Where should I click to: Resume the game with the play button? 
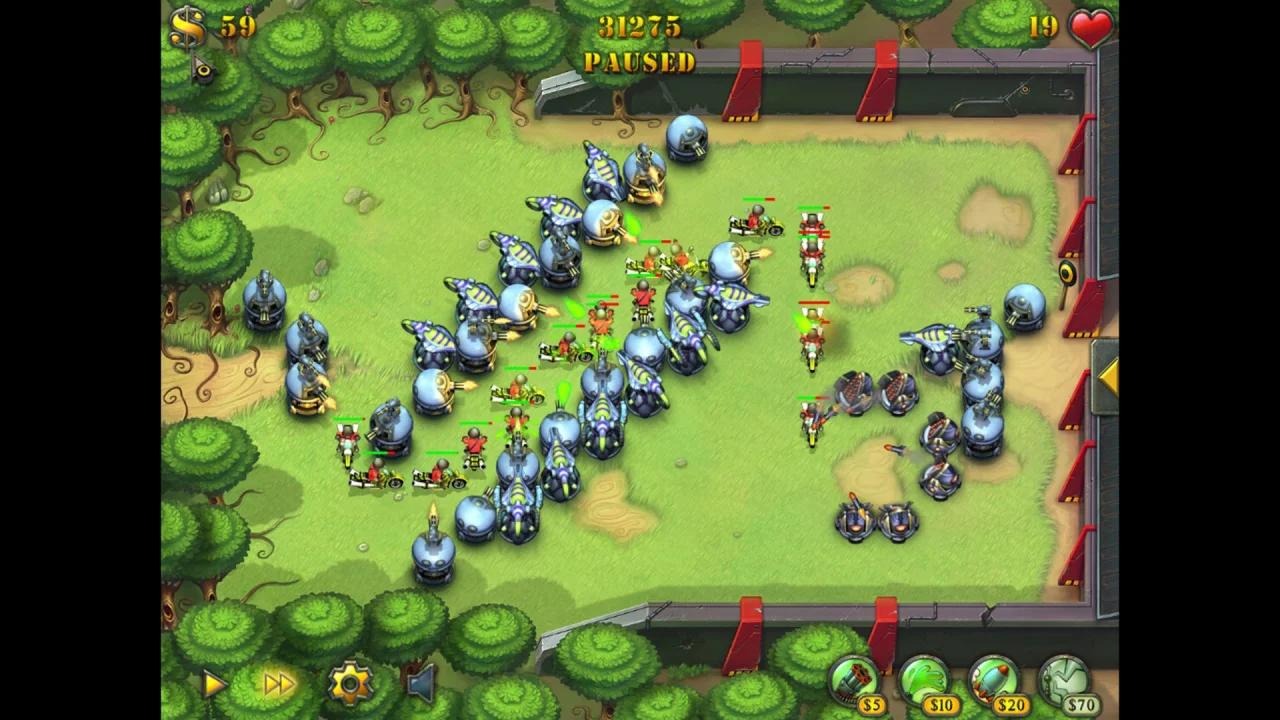click(x=213, y=683)
